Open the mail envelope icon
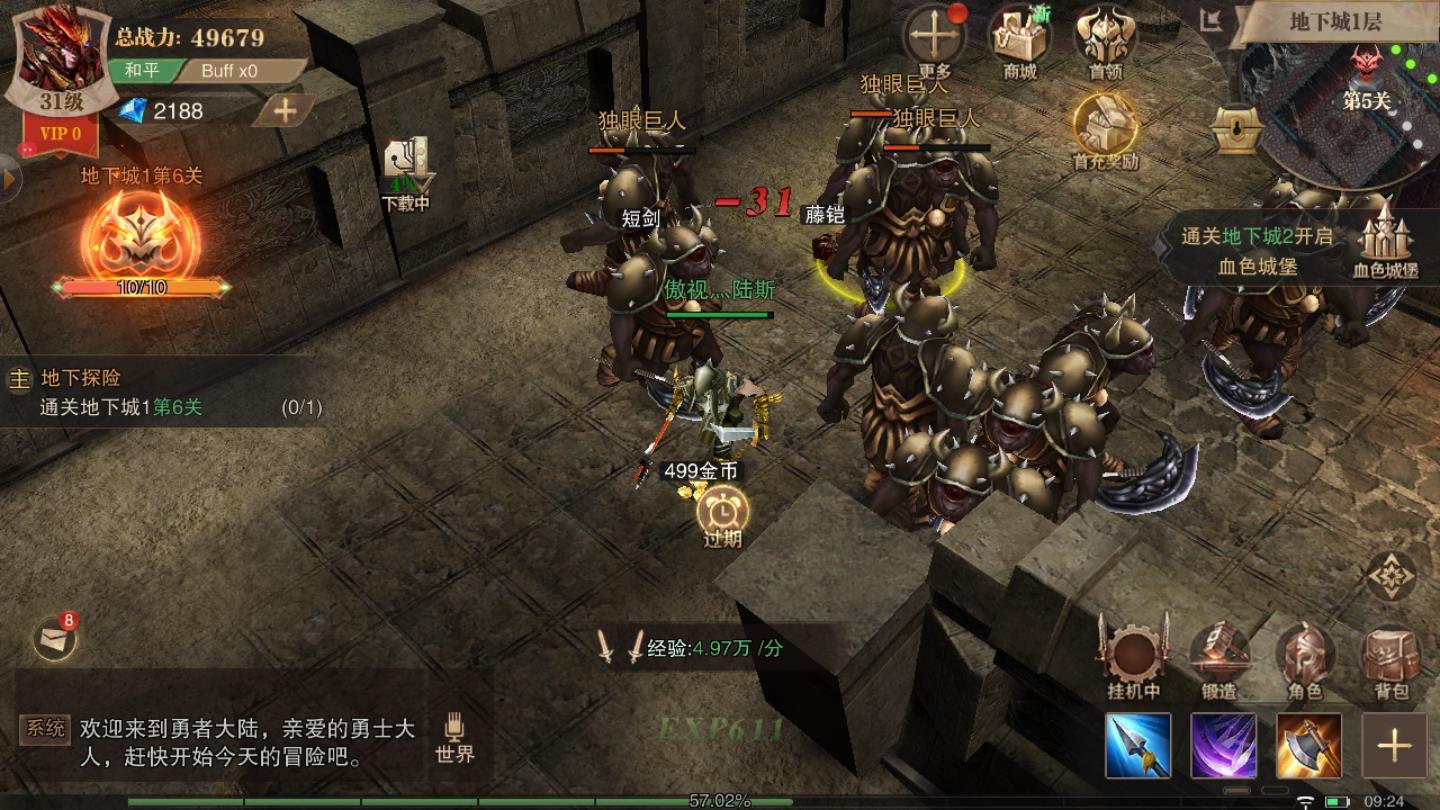1440x810 pixels. [x=53, y=640]
